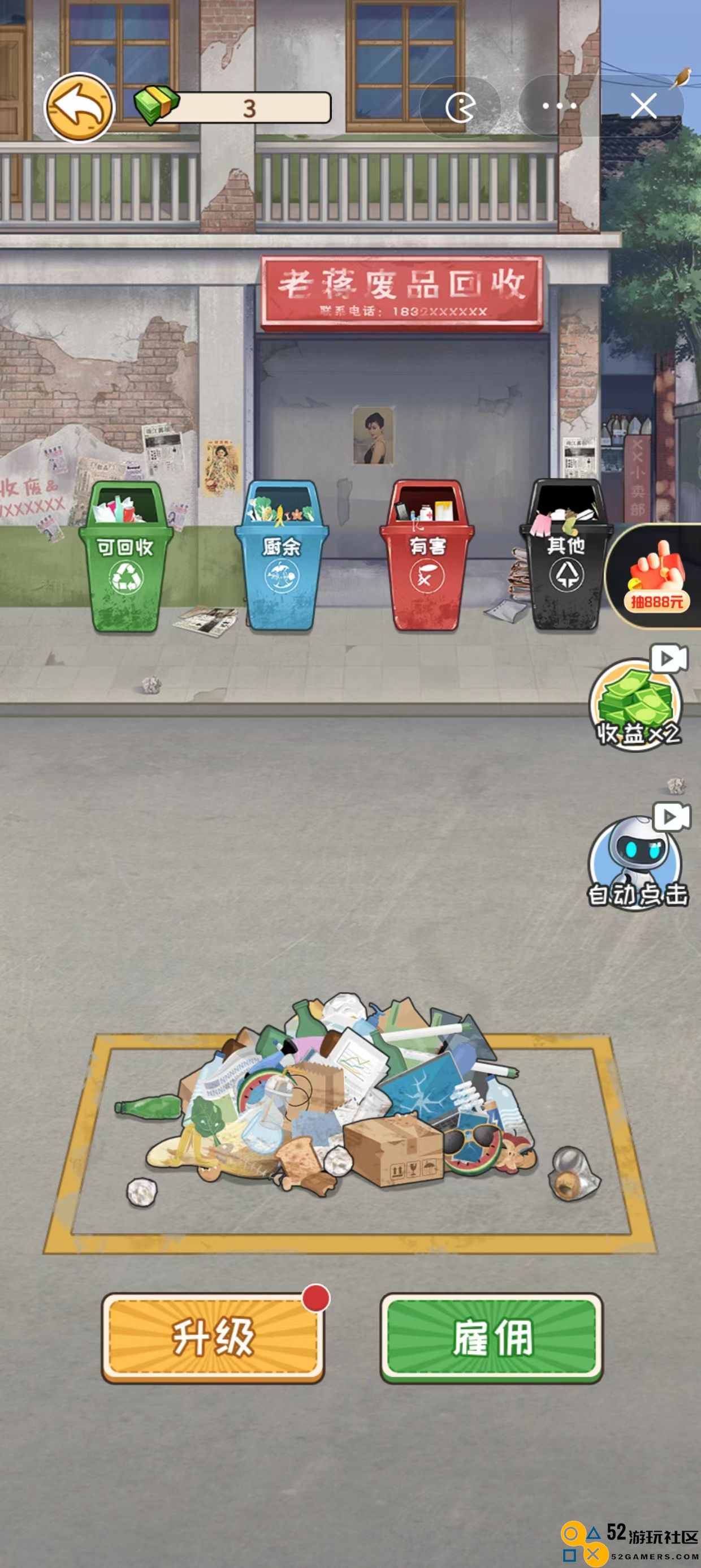Enable the 自动点击 auto-click robot
This screenshot has height=1568, width=701.
637,863
